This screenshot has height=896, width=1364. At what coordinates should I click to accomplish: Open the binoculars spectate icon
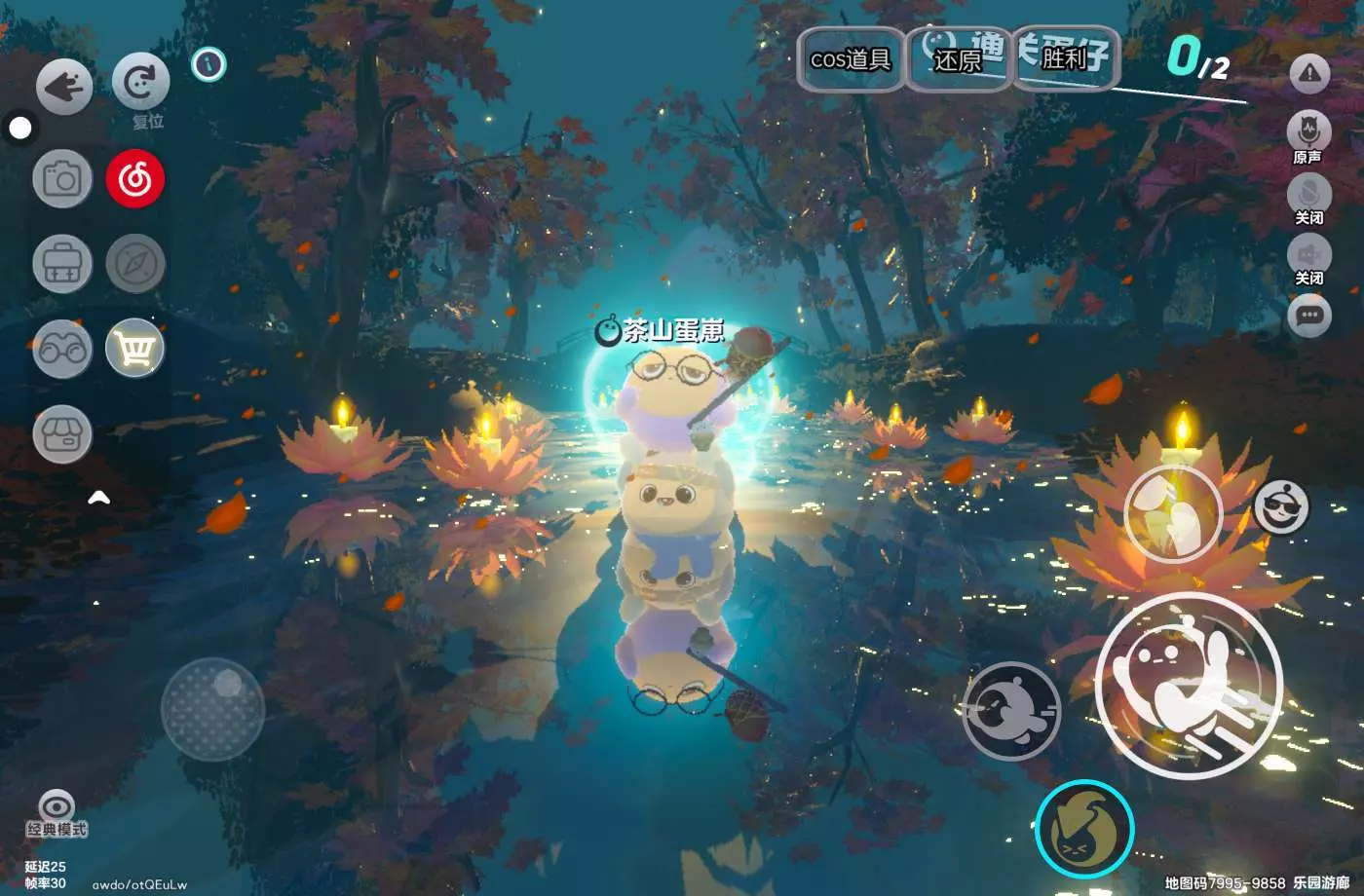[x=62, y=349]
